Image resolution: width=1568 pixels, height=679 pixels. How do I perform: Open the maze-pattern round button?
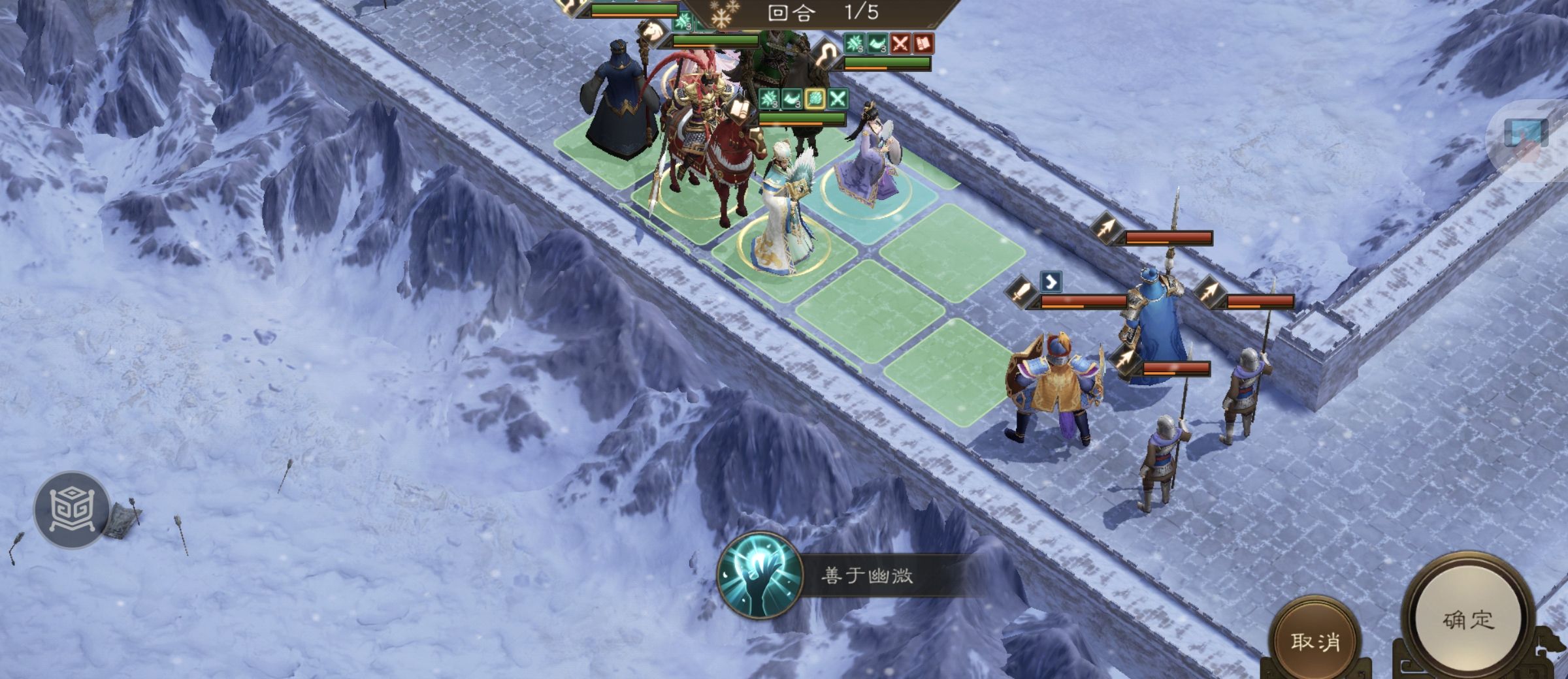point(72,509)
